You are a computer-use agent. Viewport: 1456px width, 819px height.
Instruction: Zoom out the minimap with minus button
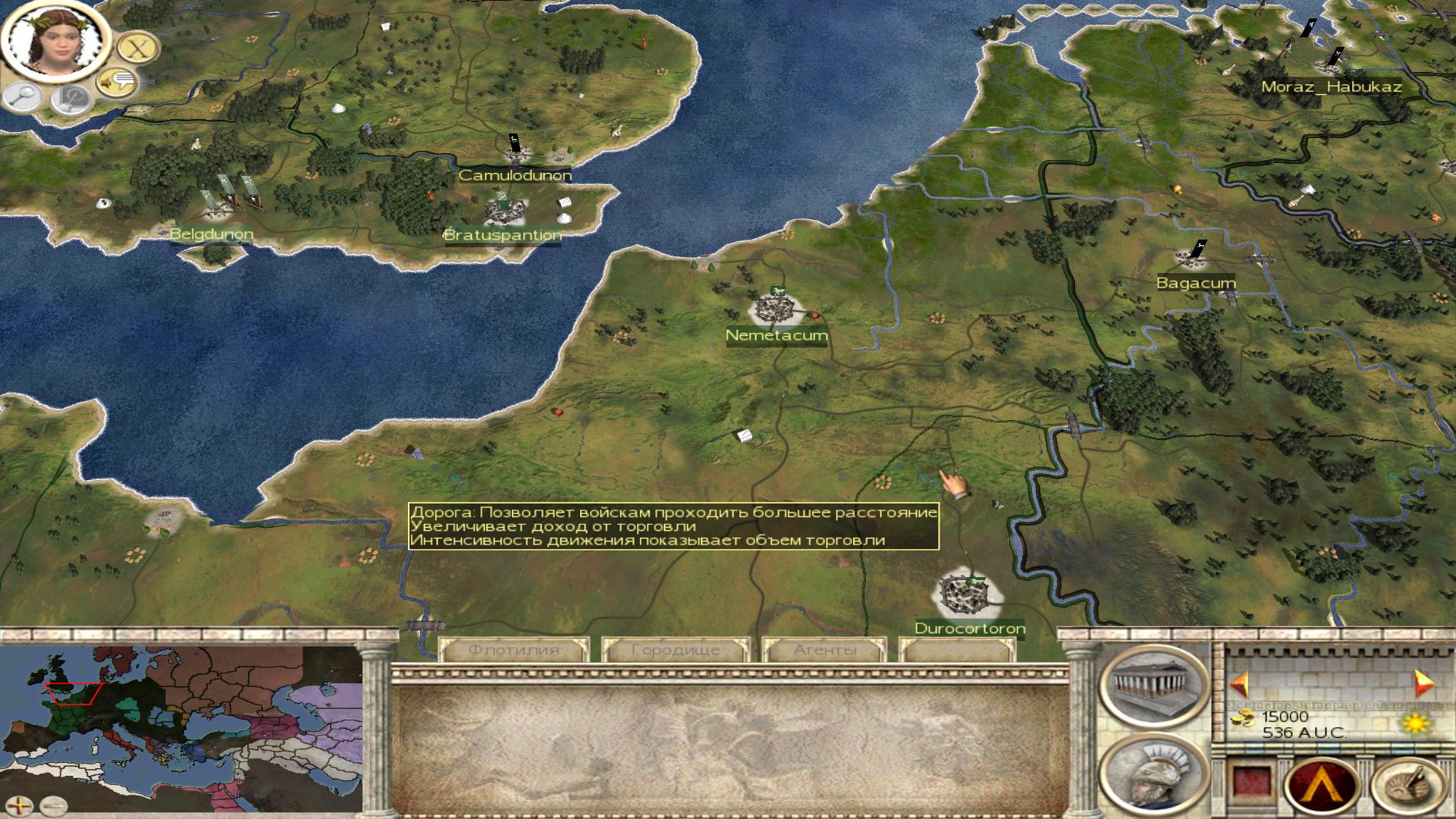pyautogui.click(x=53, y=805)
